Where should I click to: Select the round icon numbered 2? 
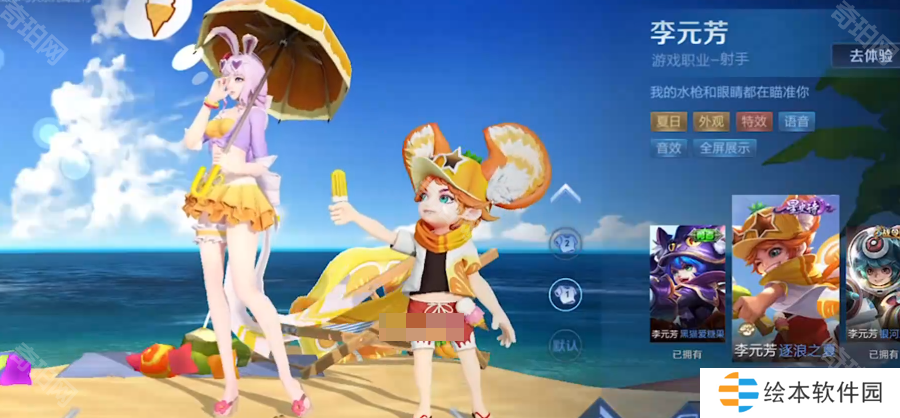tap(565, 241)
